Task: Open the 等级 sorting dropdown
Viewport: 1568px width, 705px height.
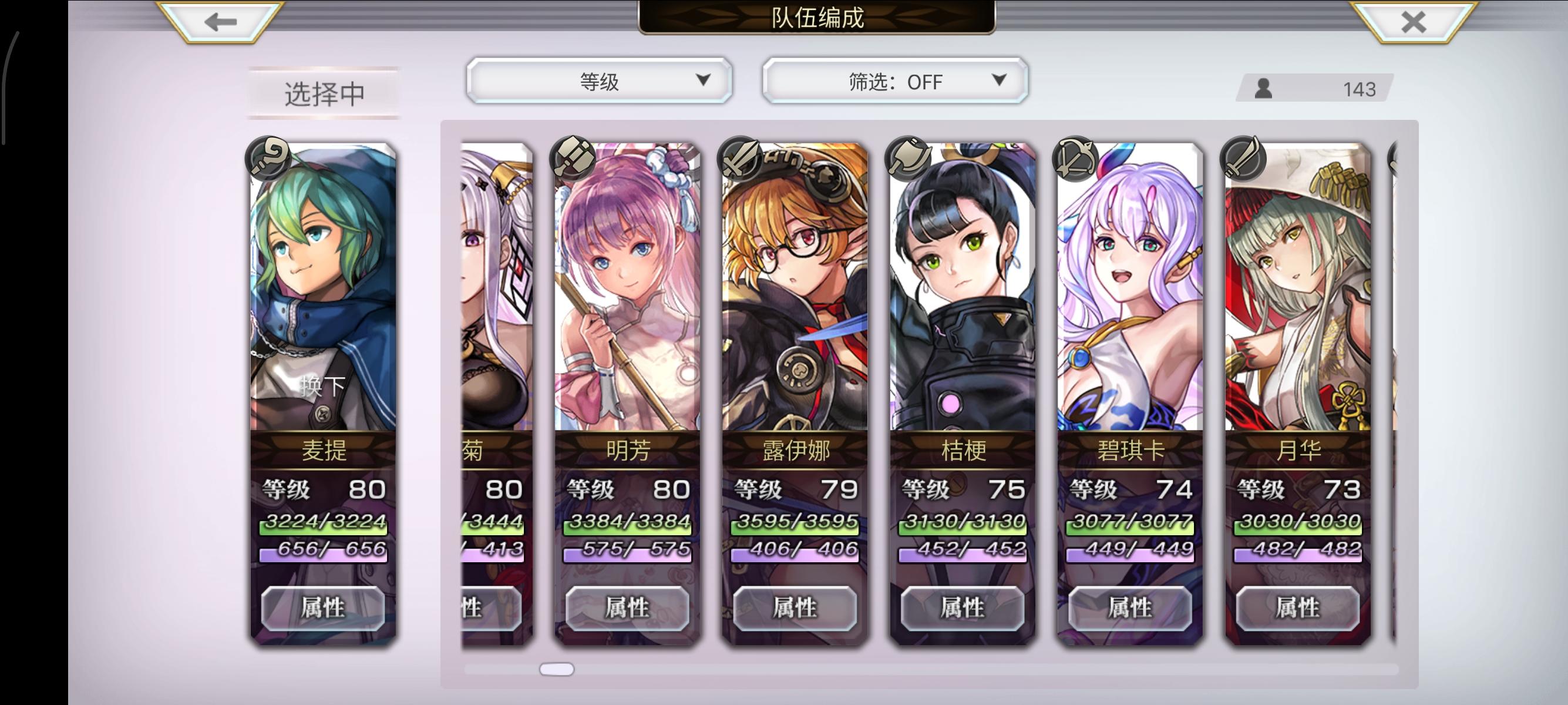Action: coord(599,80)
